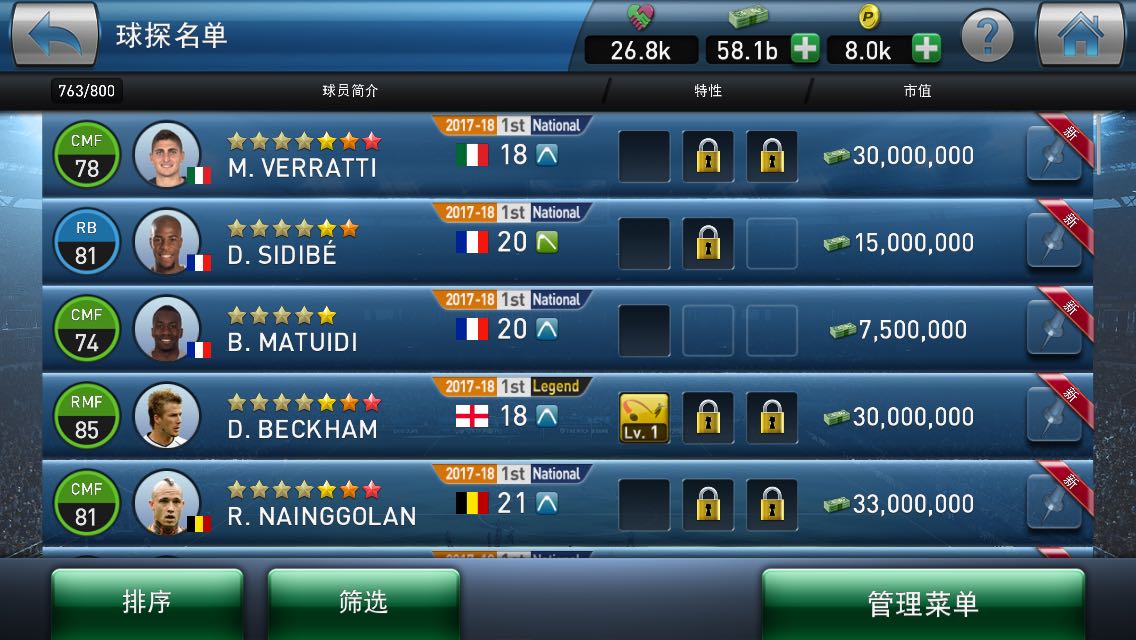Tap D. Beckham's player portrait
Image resolution: width=1136 pixels, height=640 pixels.
click(166, 416)
